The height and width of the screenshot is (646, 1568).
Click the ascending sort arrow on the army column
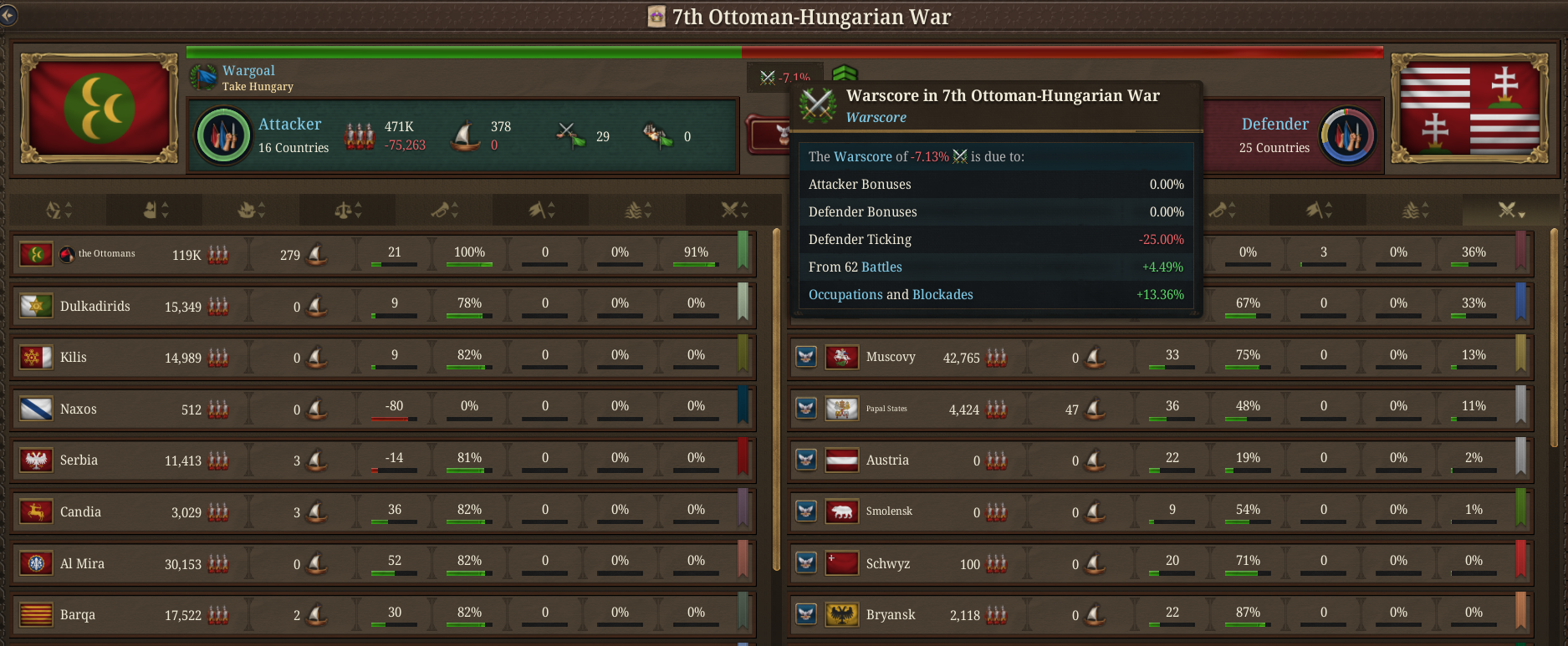[x=164, y=205]
